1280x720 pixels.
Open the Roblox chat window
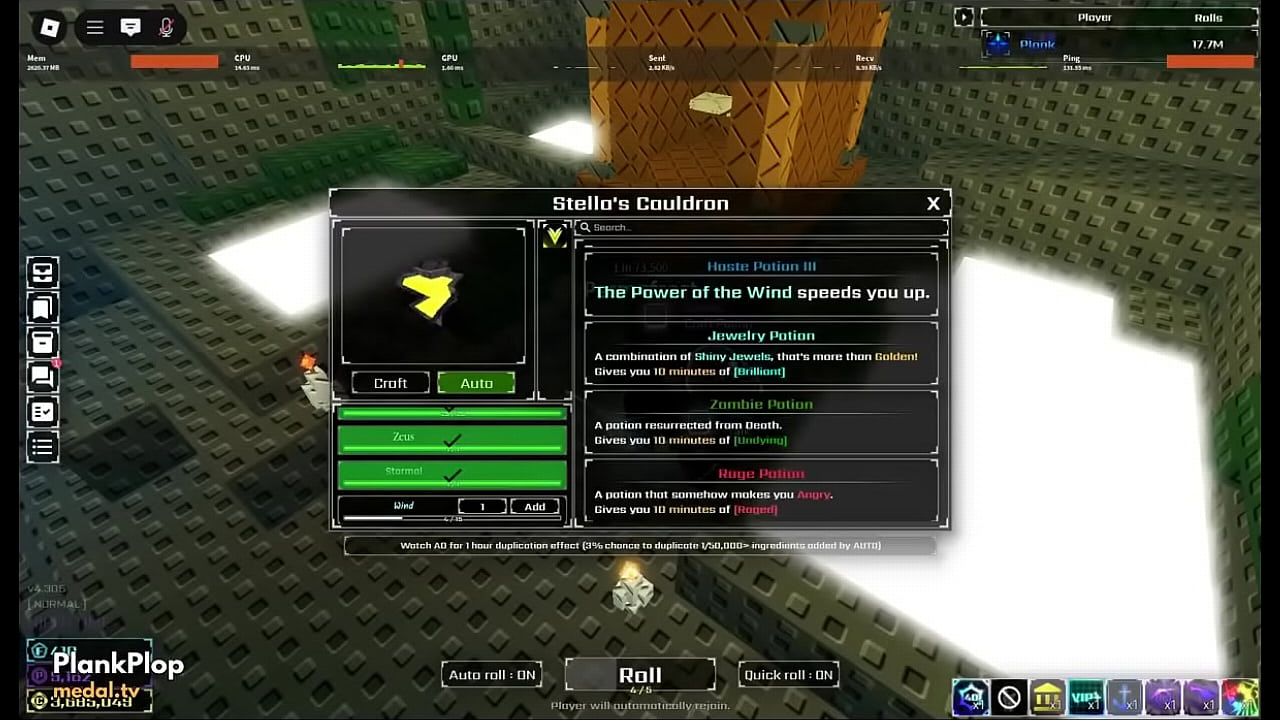pos(130,28)
